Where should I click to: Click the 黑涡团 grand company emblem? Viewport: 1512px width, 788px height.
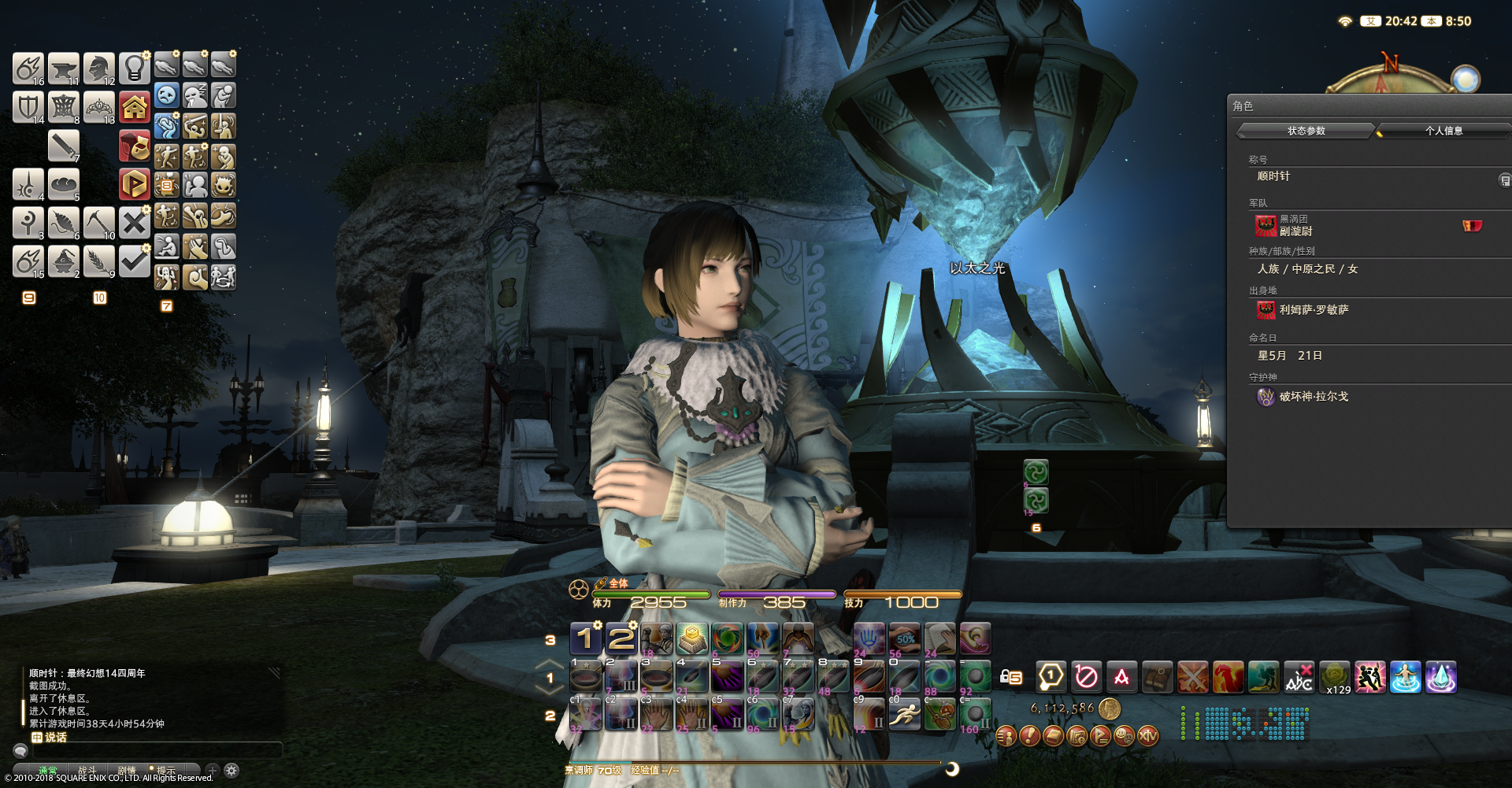tap(1266, 226)
